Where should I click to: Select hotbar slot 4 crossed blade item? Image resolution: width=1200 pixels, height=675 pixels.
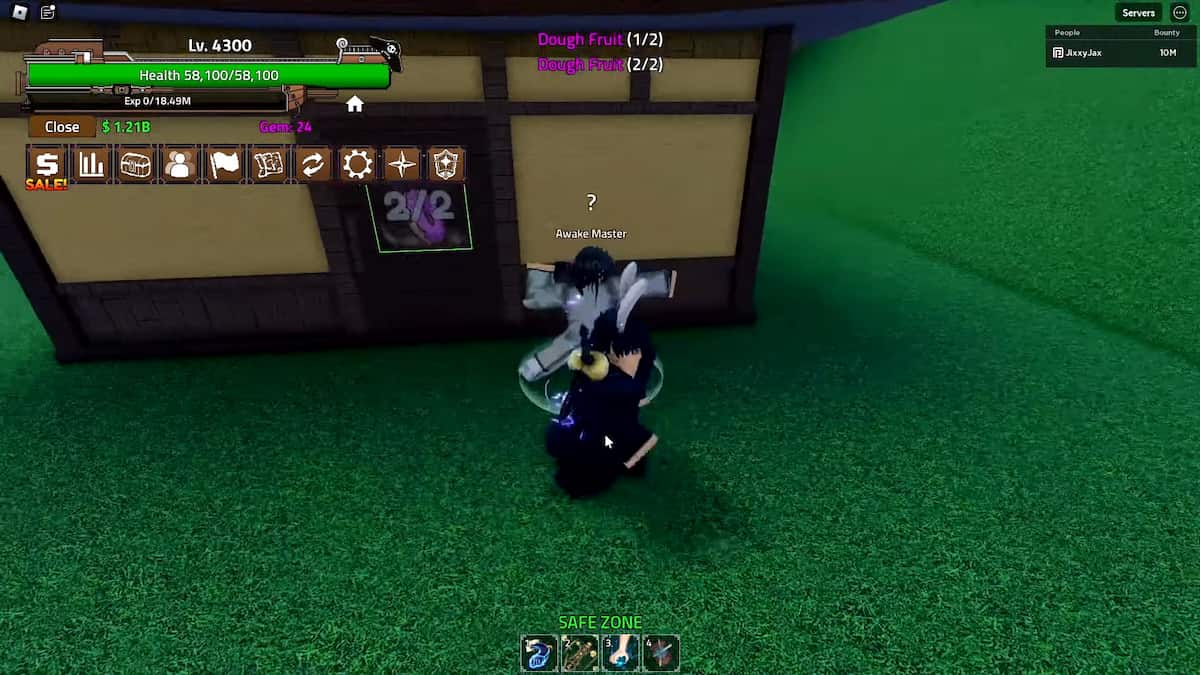(661, 653)
